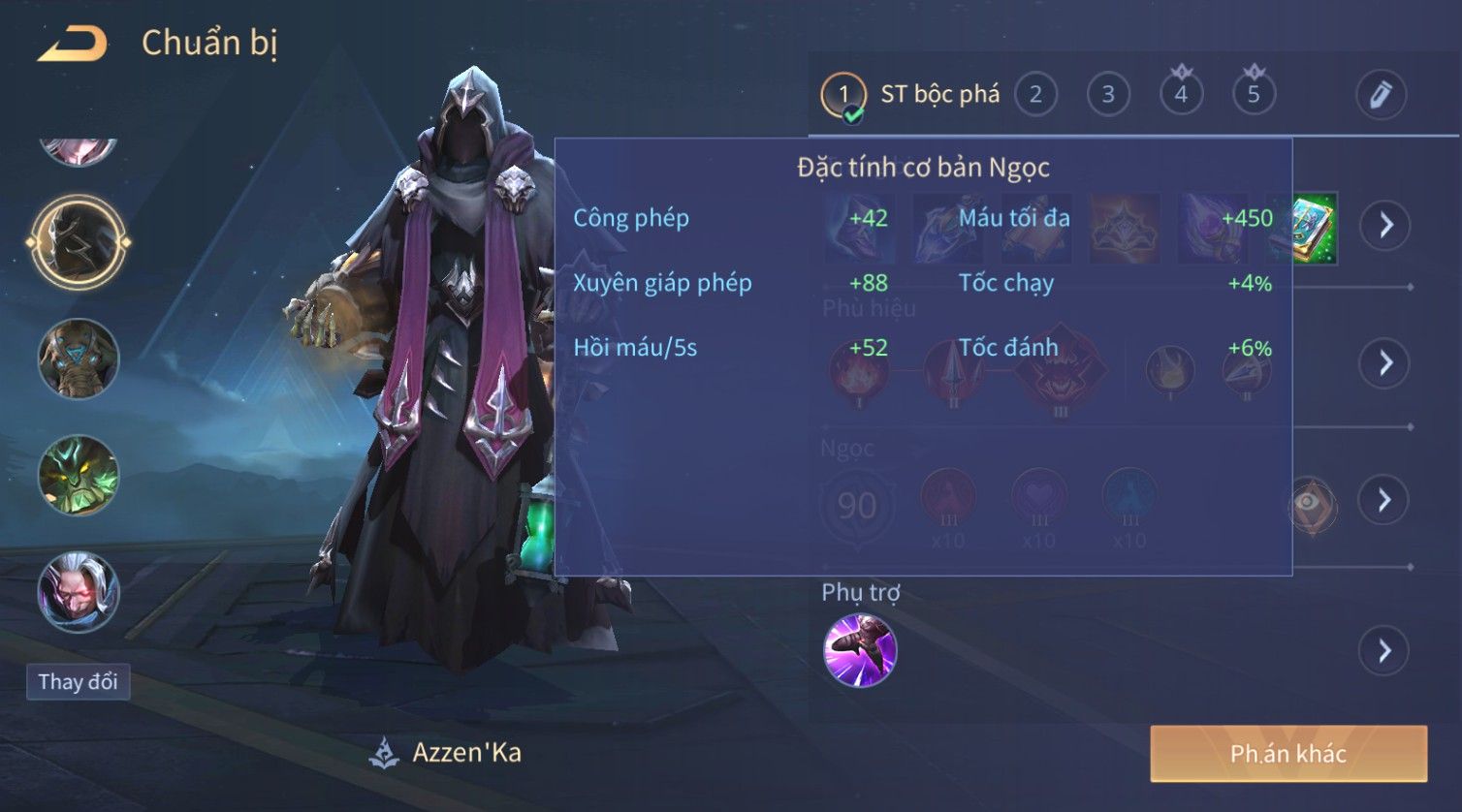Screen dimensions: 1462x812
Task: Select the green-eyed monster hero portrait
Action: click(79, 475)
